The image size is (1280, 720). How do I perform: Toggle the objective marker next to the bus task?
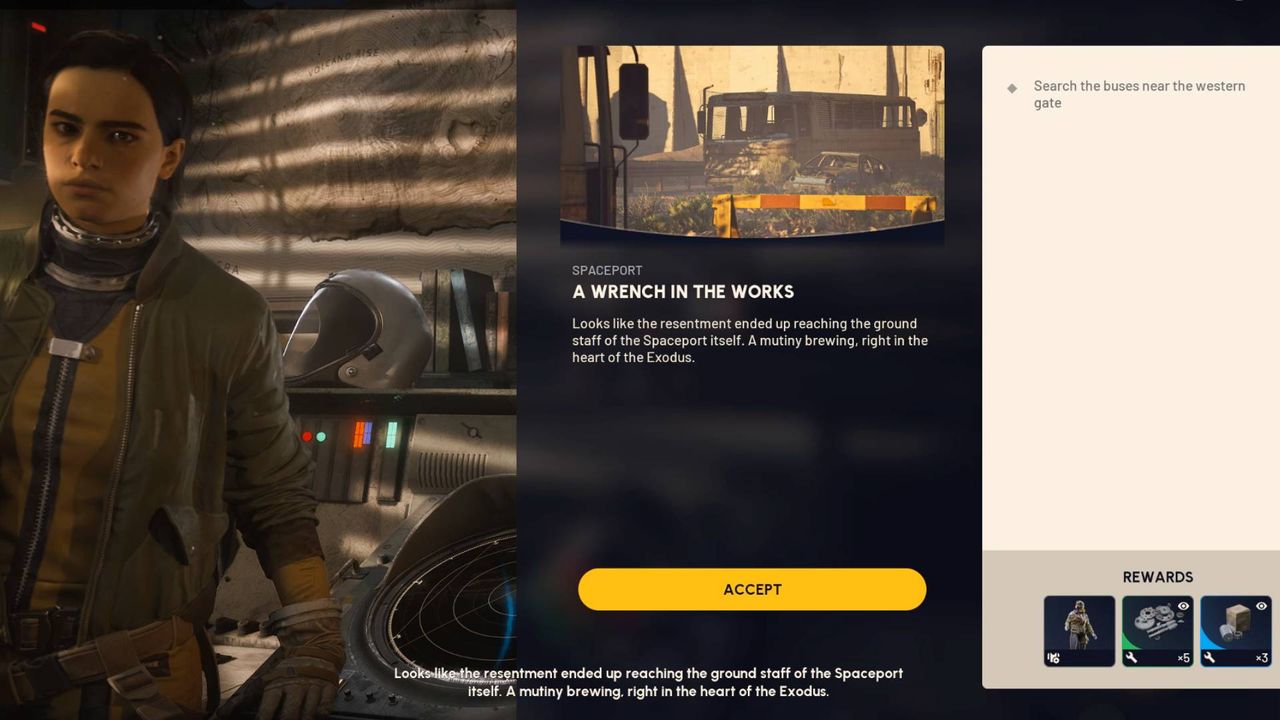click(x=1012, y=87)
